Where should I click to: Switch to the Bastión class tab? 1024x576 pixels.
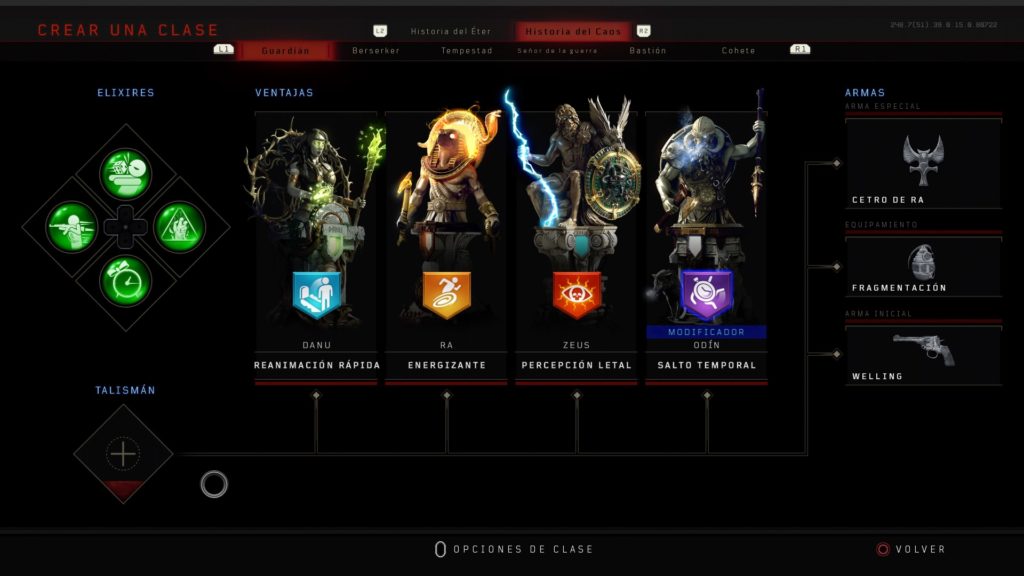pyautogui.click(x=648, y=51)
